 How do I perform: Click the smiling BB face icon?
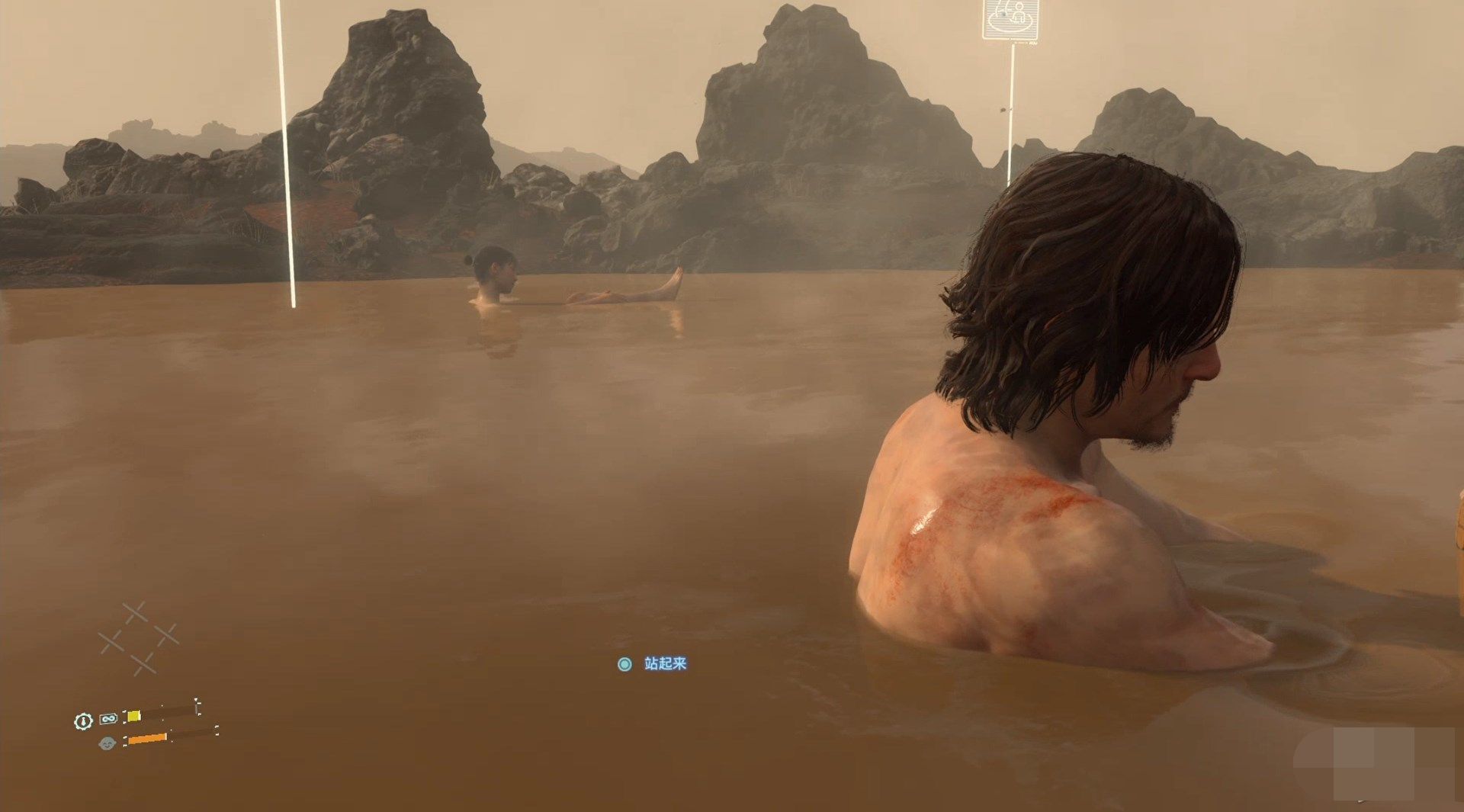107,743
